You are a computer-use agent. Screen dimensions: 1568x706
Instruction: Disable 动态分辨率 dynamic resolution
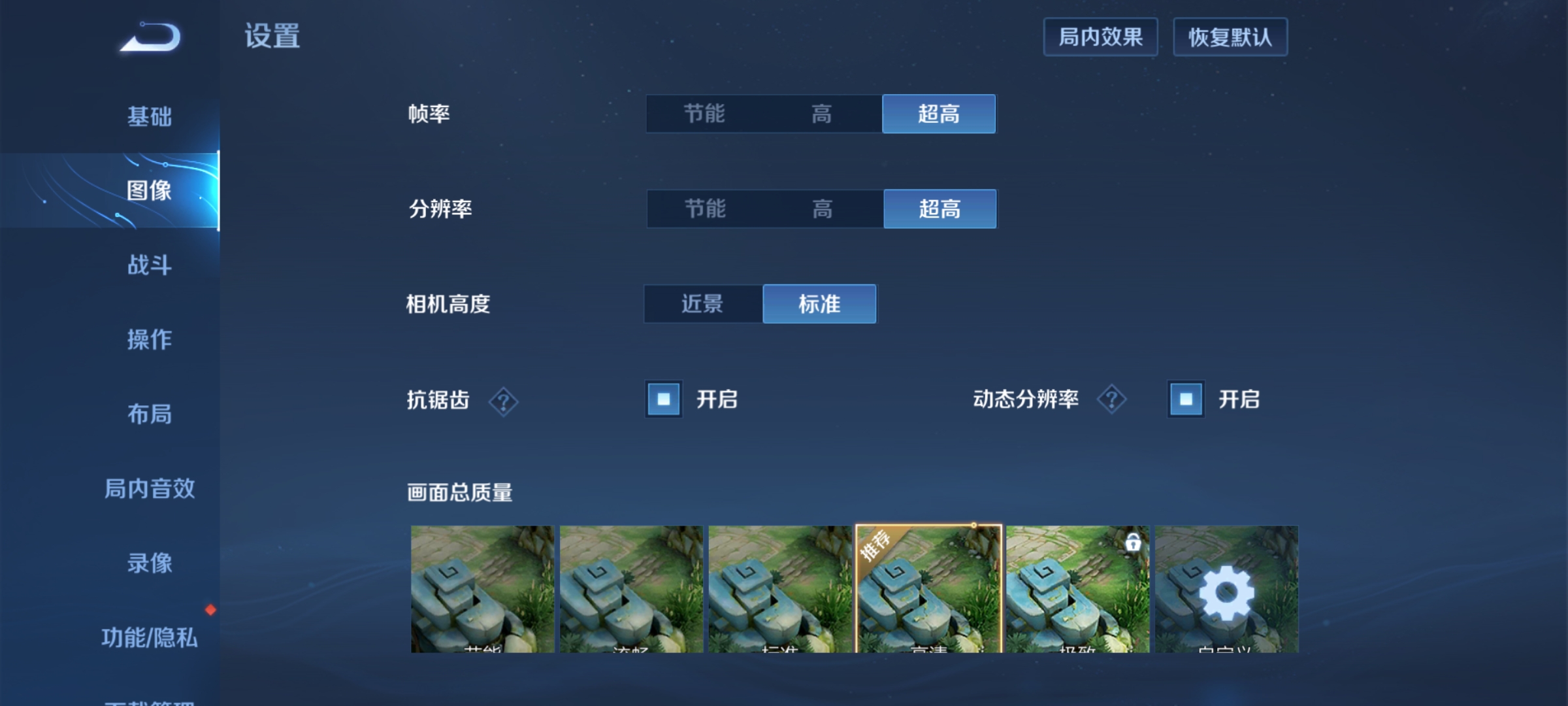[x=1185, y=399]
